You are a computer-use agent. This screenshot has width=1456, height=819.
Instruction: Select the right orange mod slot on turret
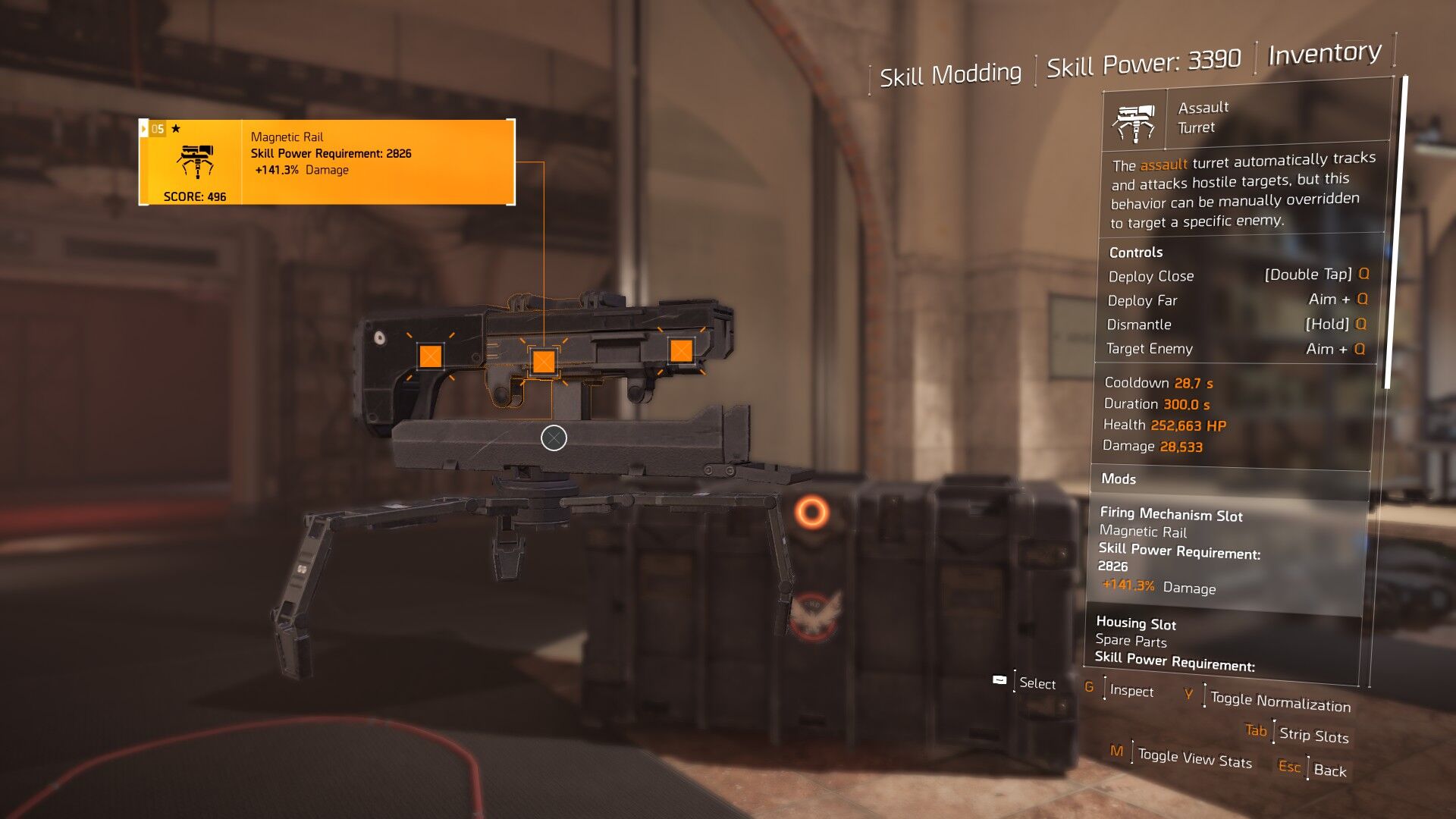pos(681,350)
